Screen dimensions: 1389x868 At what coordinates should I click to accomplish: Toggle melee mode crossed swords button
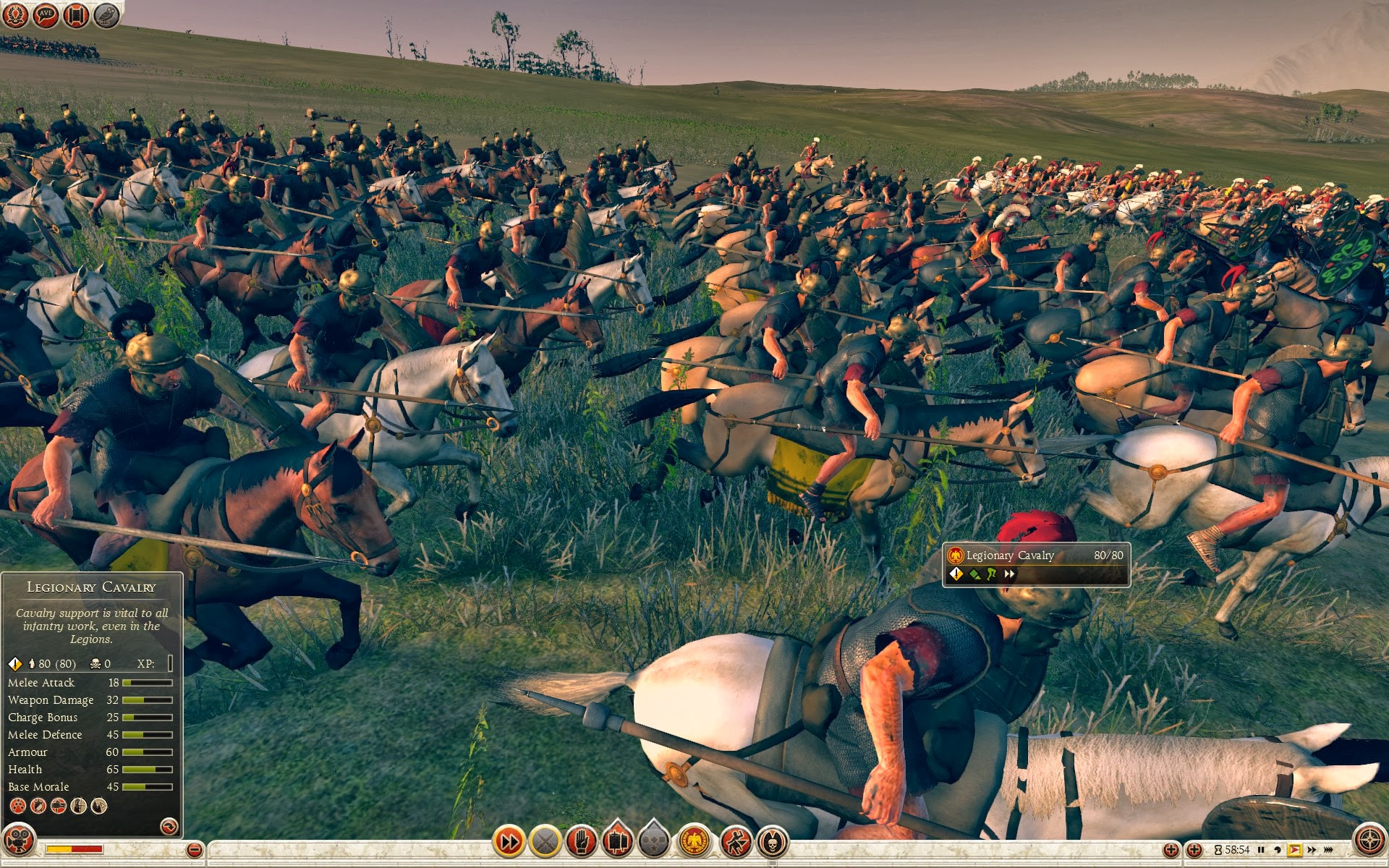coord(545,841)
